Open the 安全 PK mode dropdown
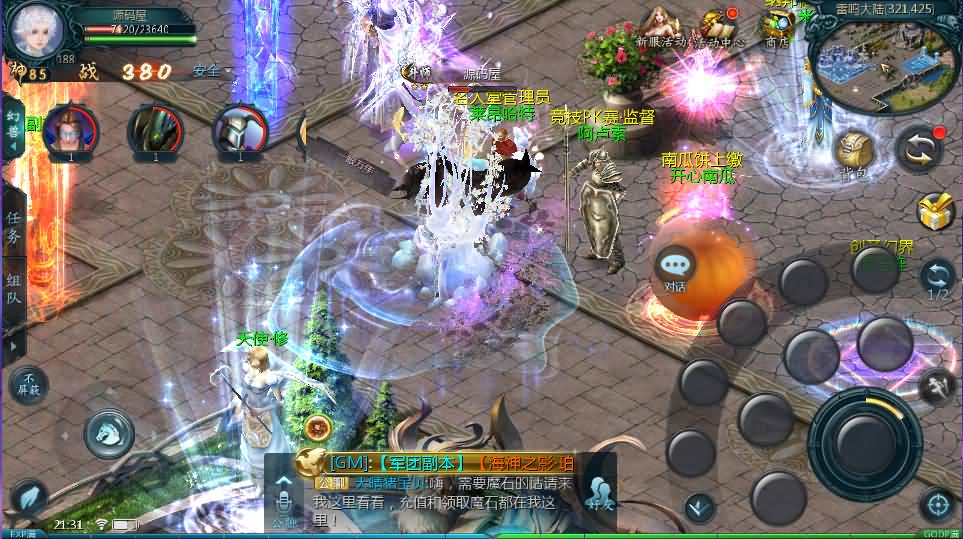 tap(211, 71)
